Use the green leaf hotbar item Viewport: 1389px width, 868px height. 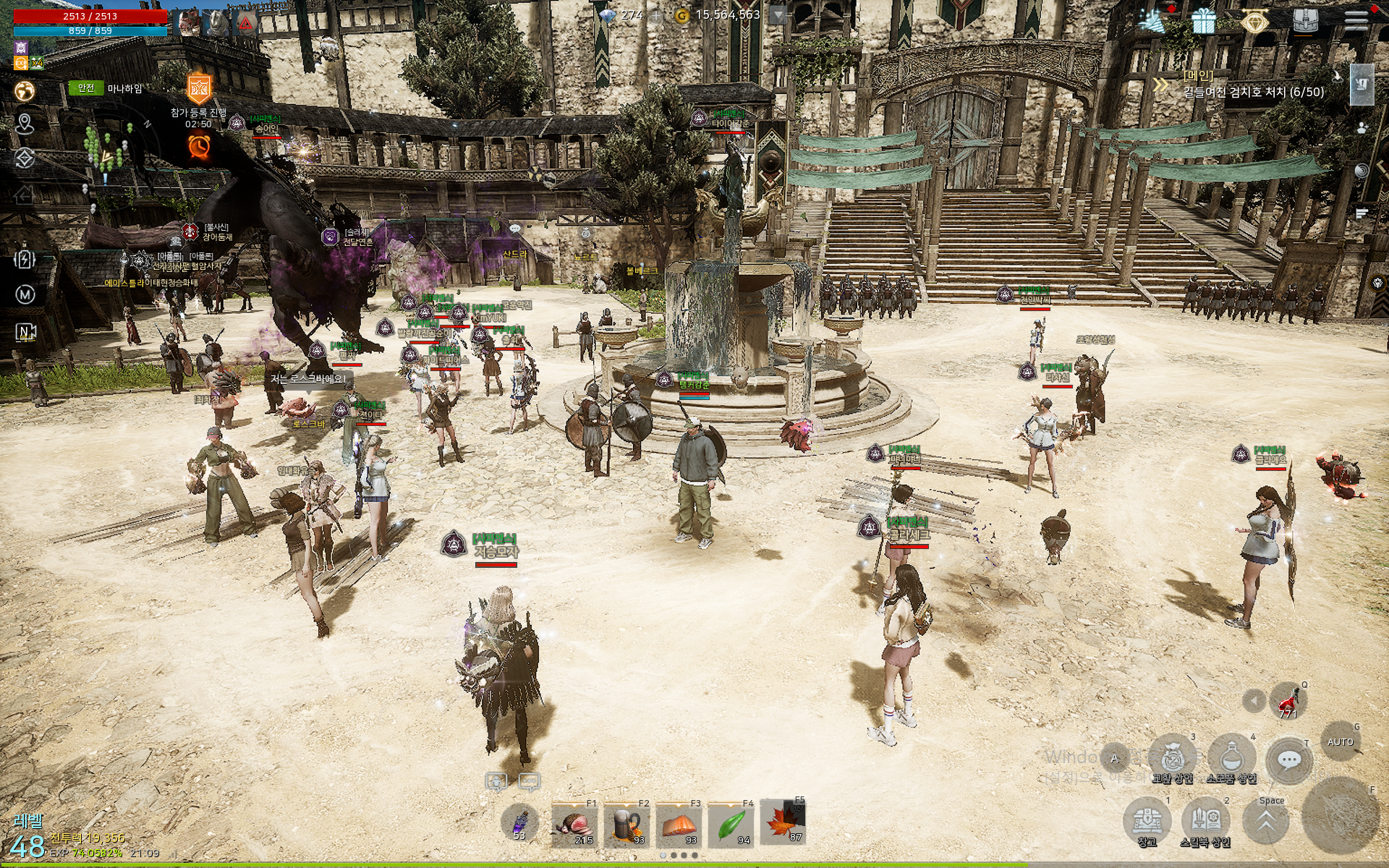click(731, 825)
